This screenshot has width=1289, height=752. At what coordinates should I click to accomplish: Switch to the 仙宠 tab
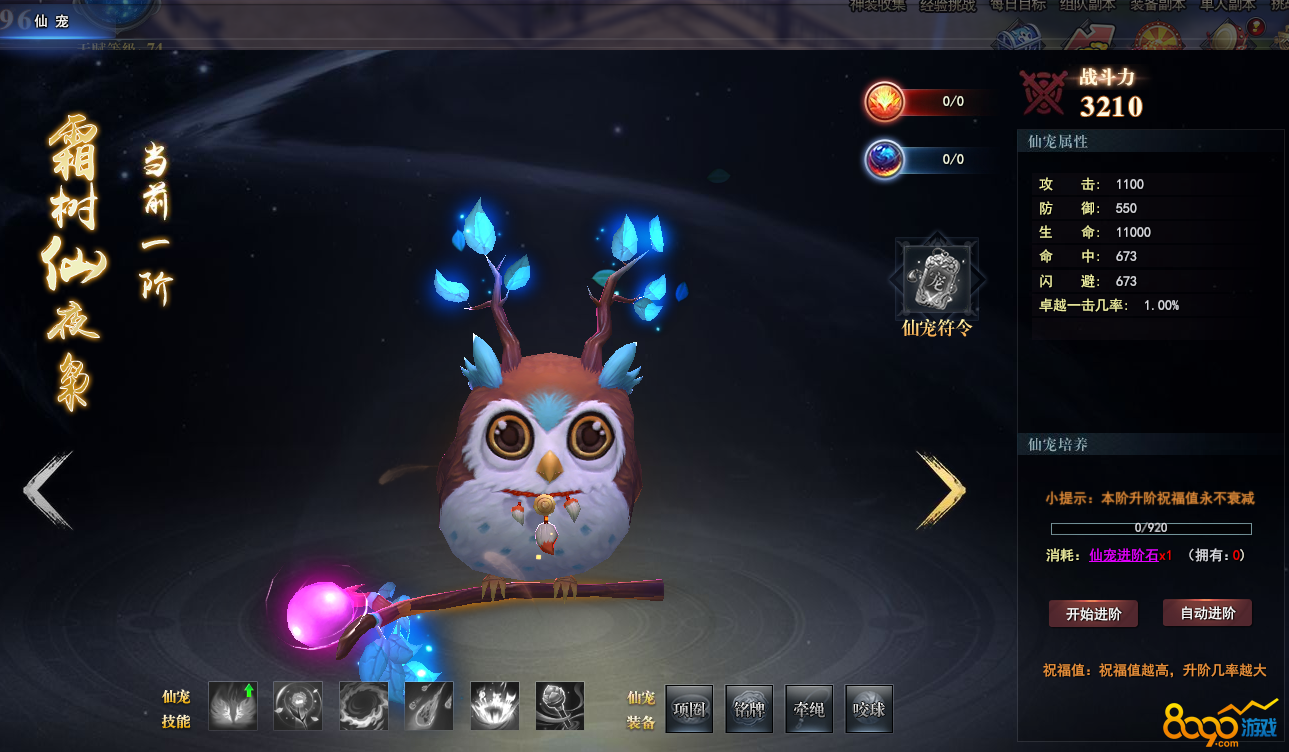pyautogui.click(x=51, y=21)
